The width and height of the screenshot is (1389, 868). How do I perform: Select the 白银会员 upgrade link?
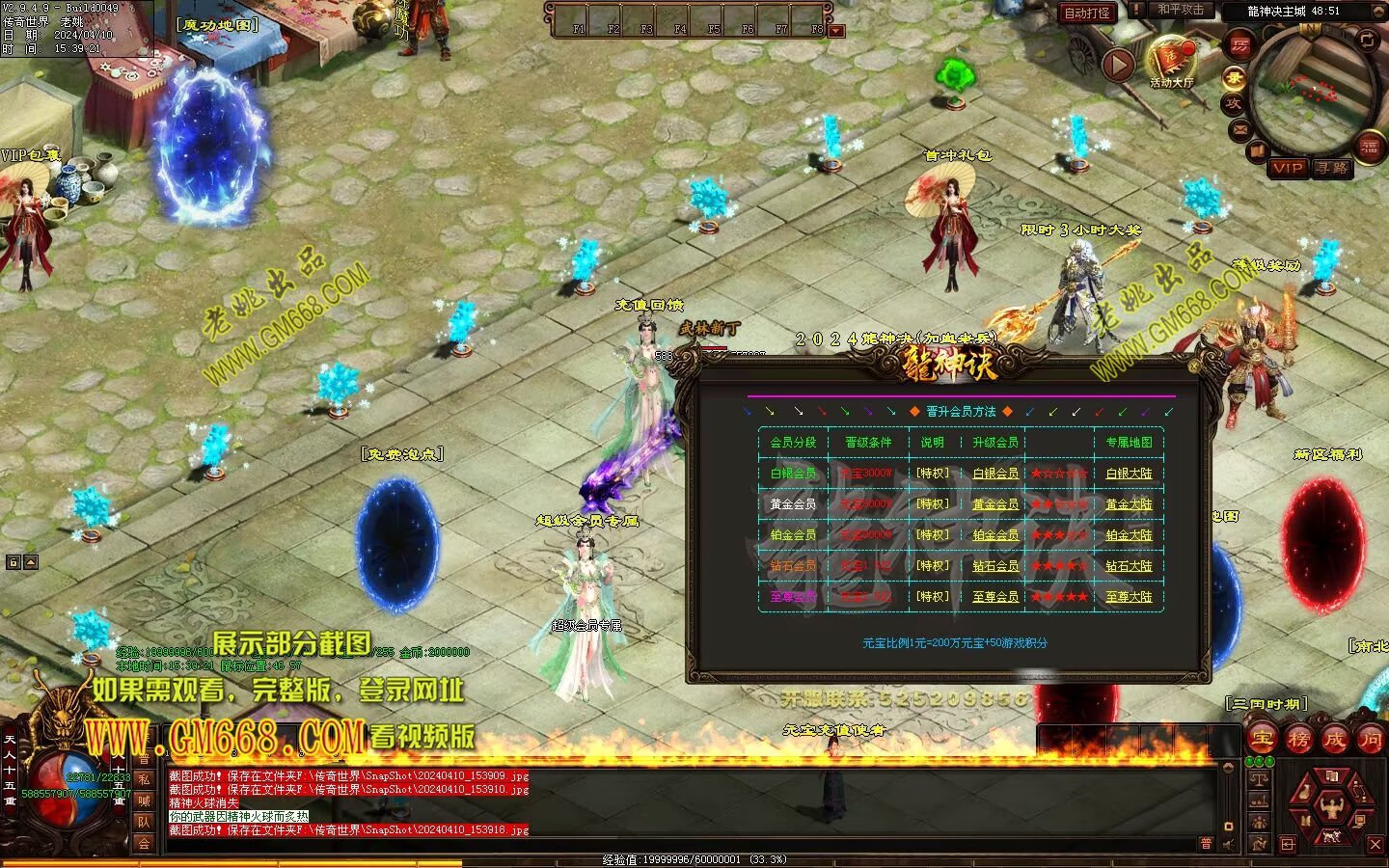point(995,474)
